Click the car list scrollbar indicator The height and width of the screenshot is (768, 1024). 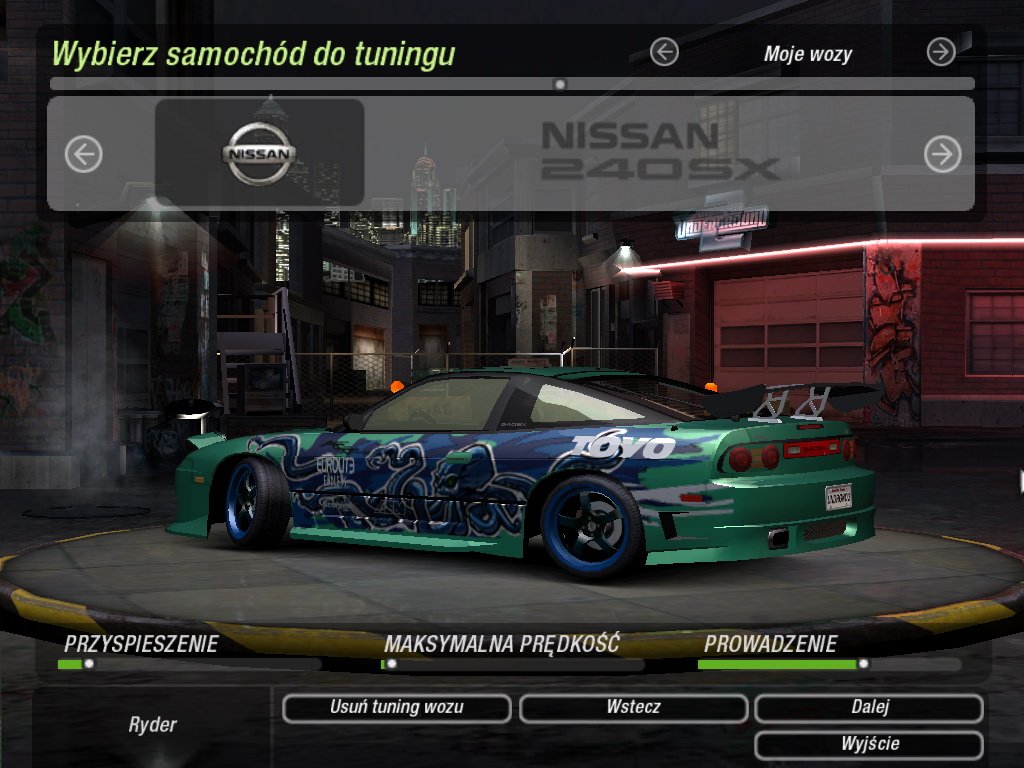560,84
